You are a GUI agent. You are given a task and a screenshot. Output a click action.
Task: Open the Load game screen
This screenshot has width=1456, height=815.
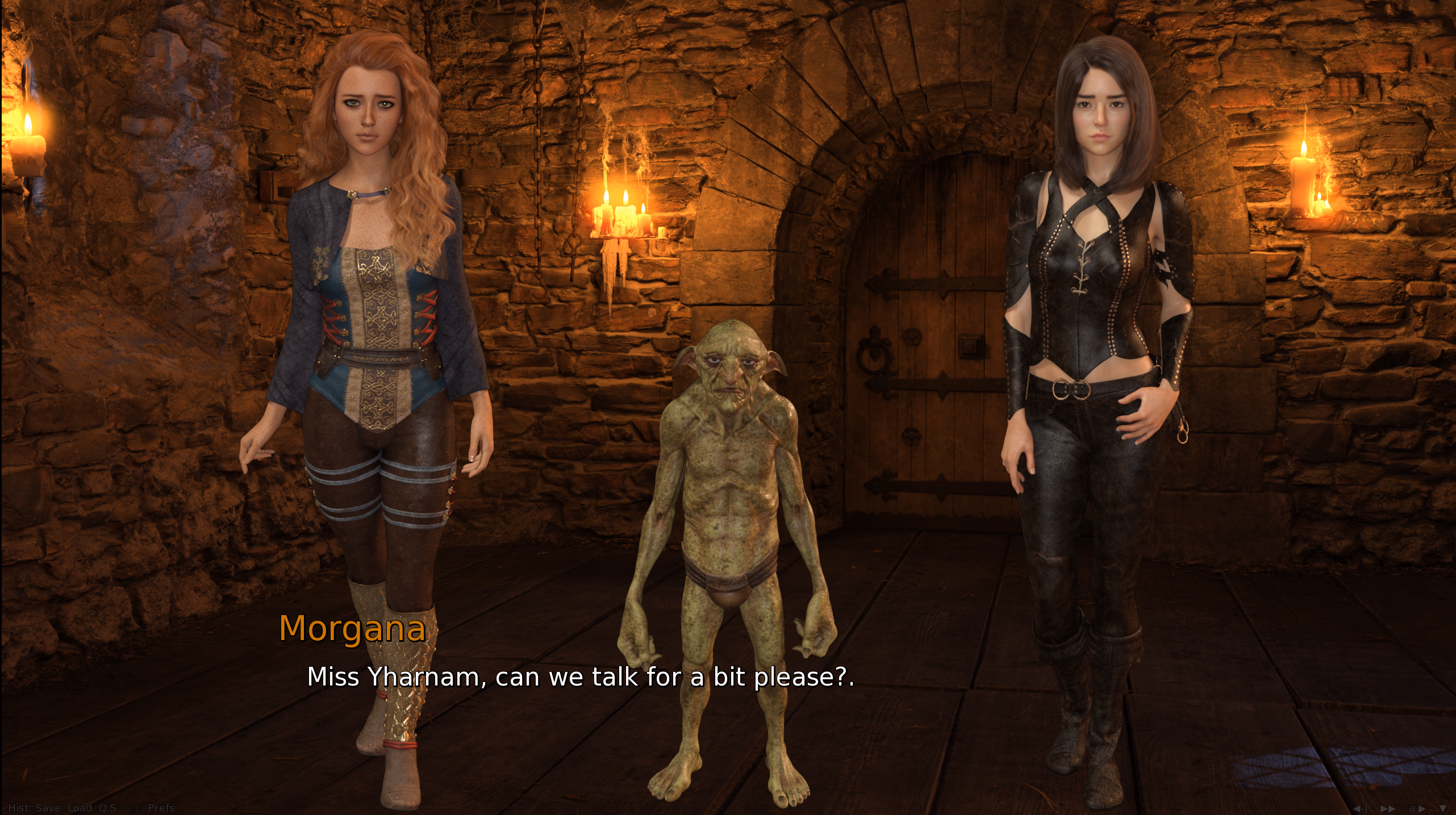pyautogui.click(x=81, y=809)
